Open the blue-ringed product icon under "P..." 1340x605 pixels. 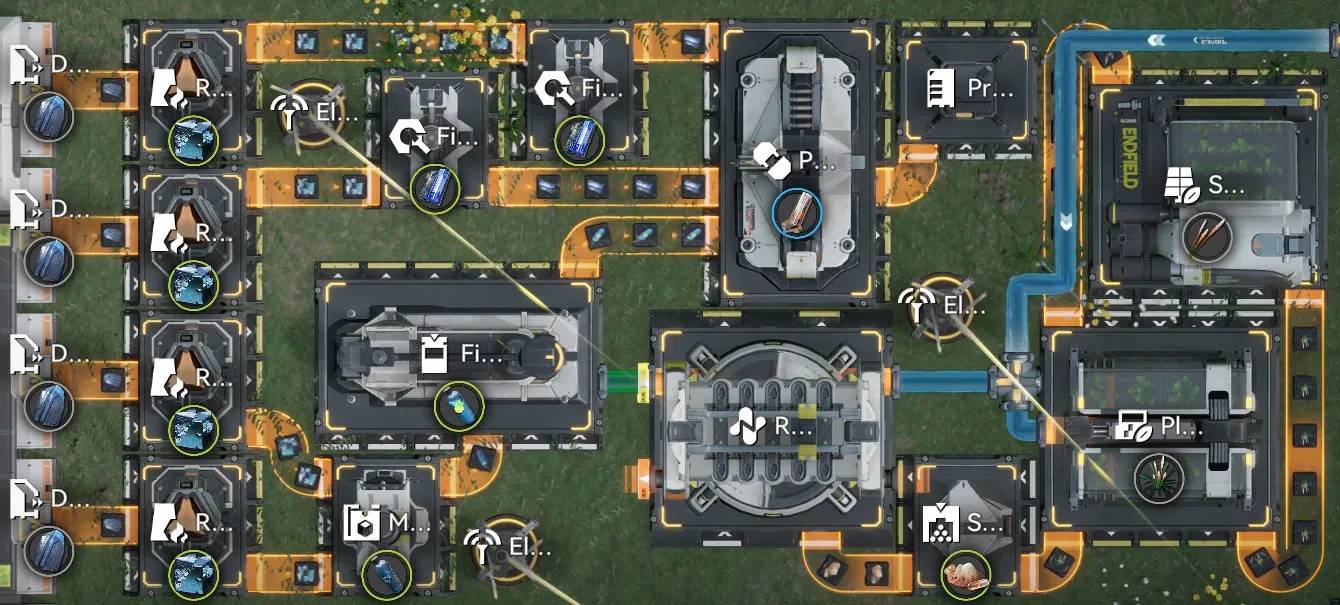[797, 212]
